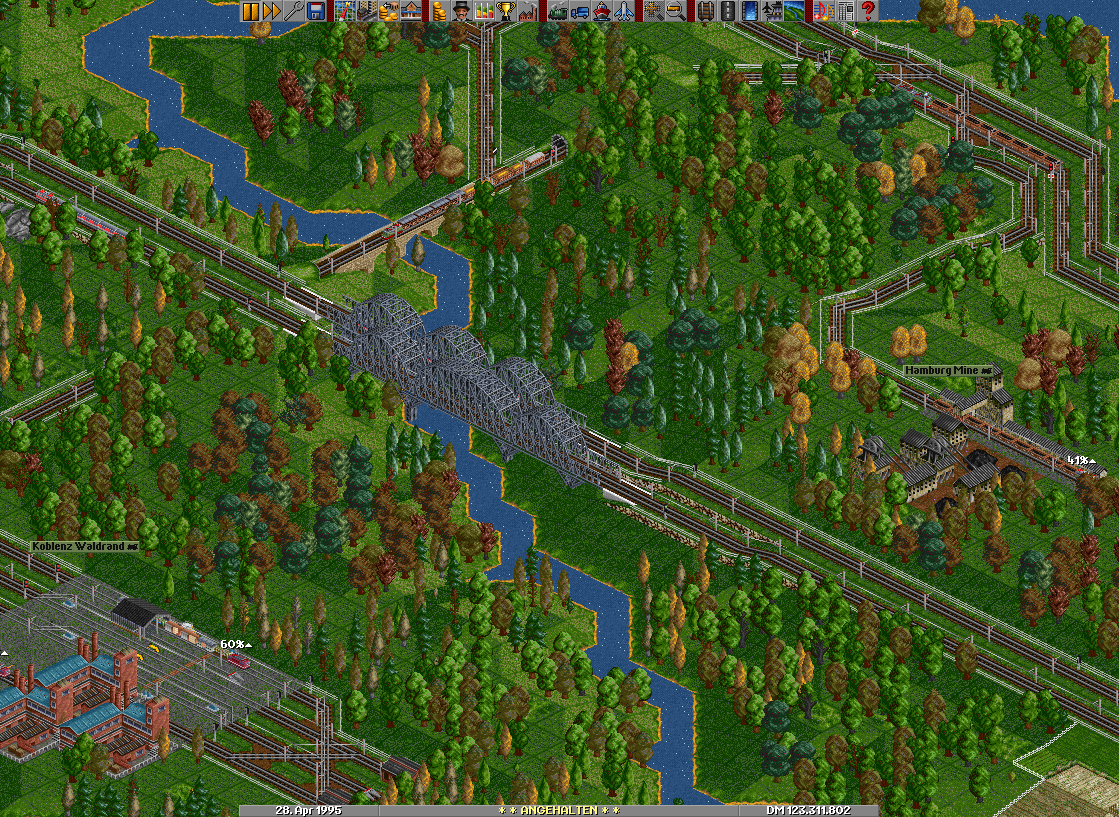
Task: Select the railway track construction tool
Action: click(705, 11)
